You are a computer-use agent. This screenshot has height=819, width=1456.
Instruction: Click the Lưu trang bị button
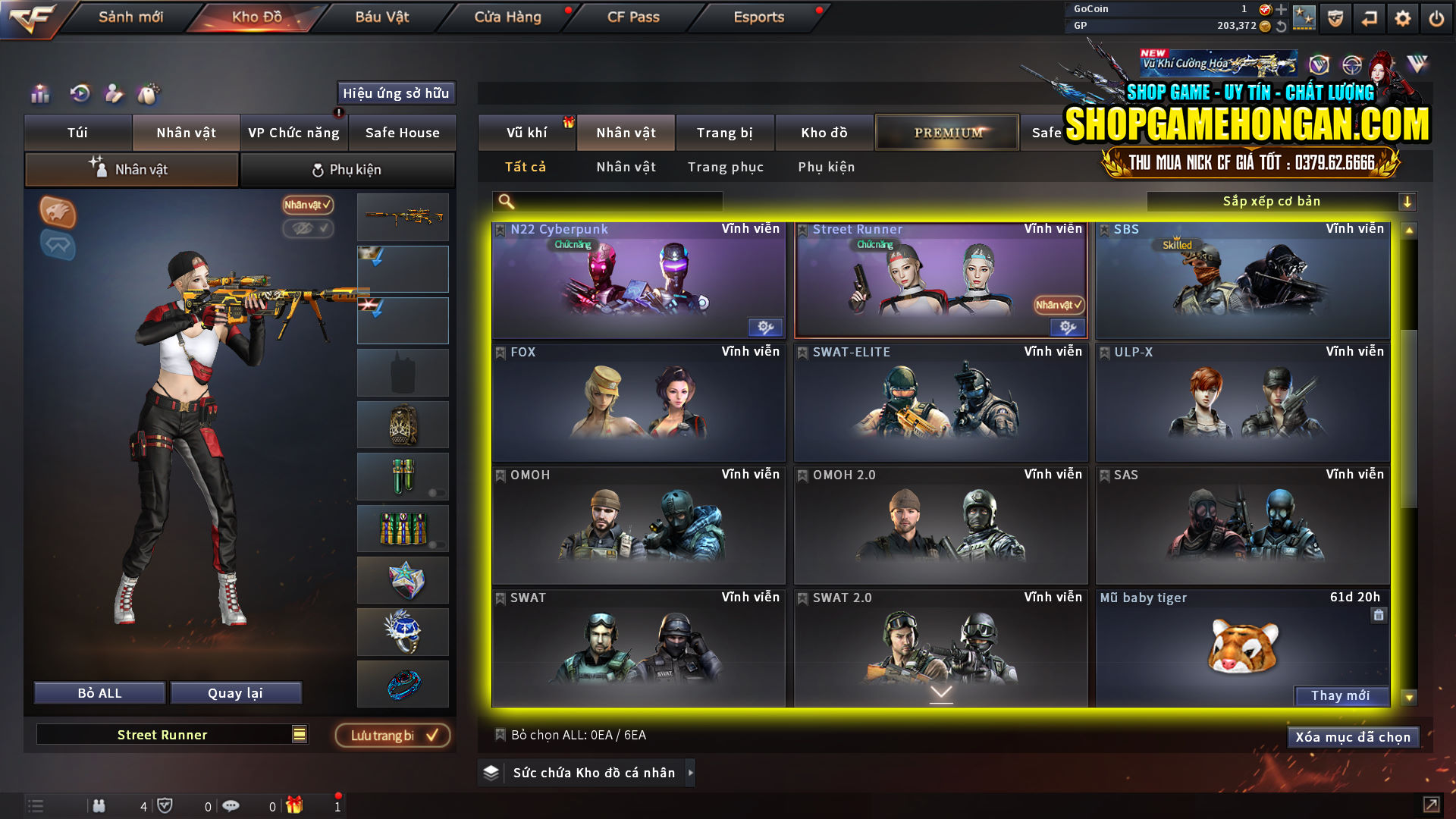point(392,735)
